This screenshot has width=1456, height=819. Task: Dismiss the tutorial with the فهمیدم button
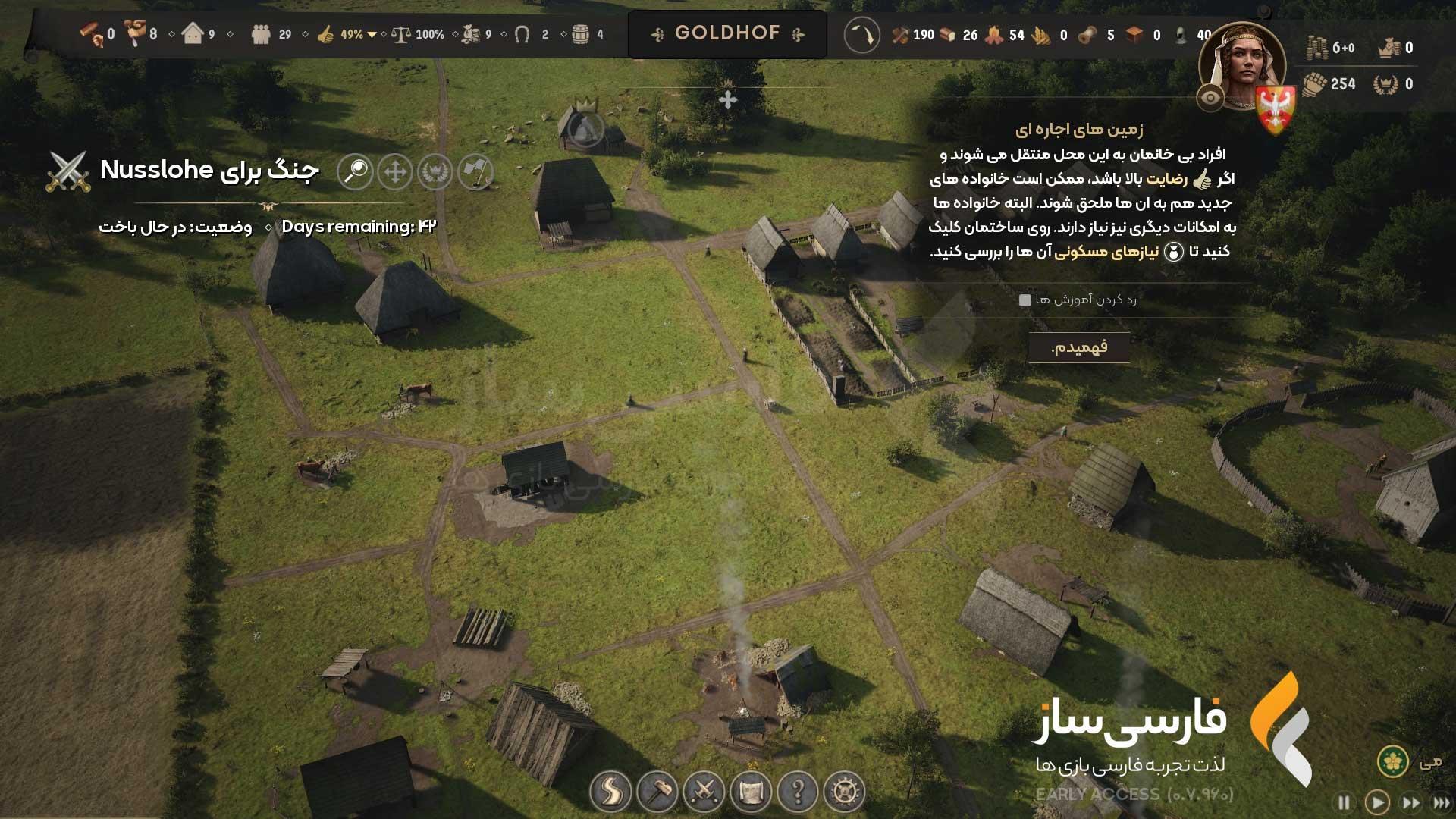[1078, 347]
